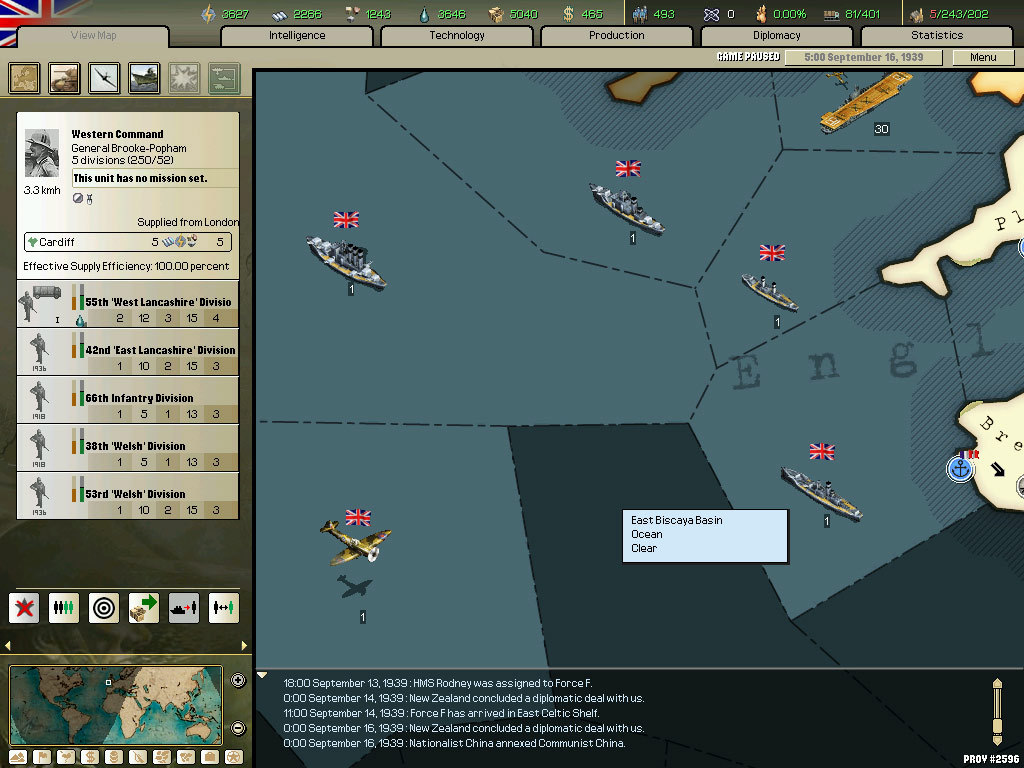
Task: Click the supply crate green arrow button
Action: point(144,607)
